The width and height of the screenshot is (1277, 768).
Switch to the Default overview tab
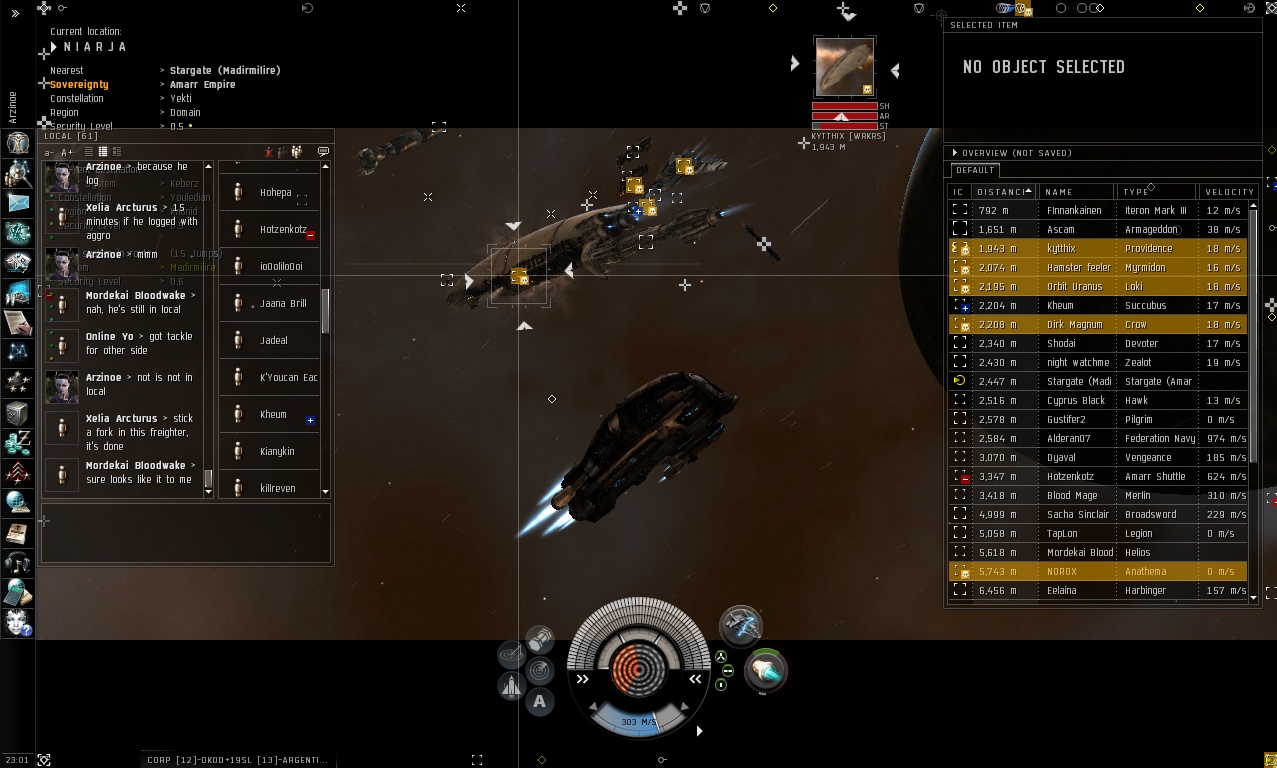click(x=975, y=170)
